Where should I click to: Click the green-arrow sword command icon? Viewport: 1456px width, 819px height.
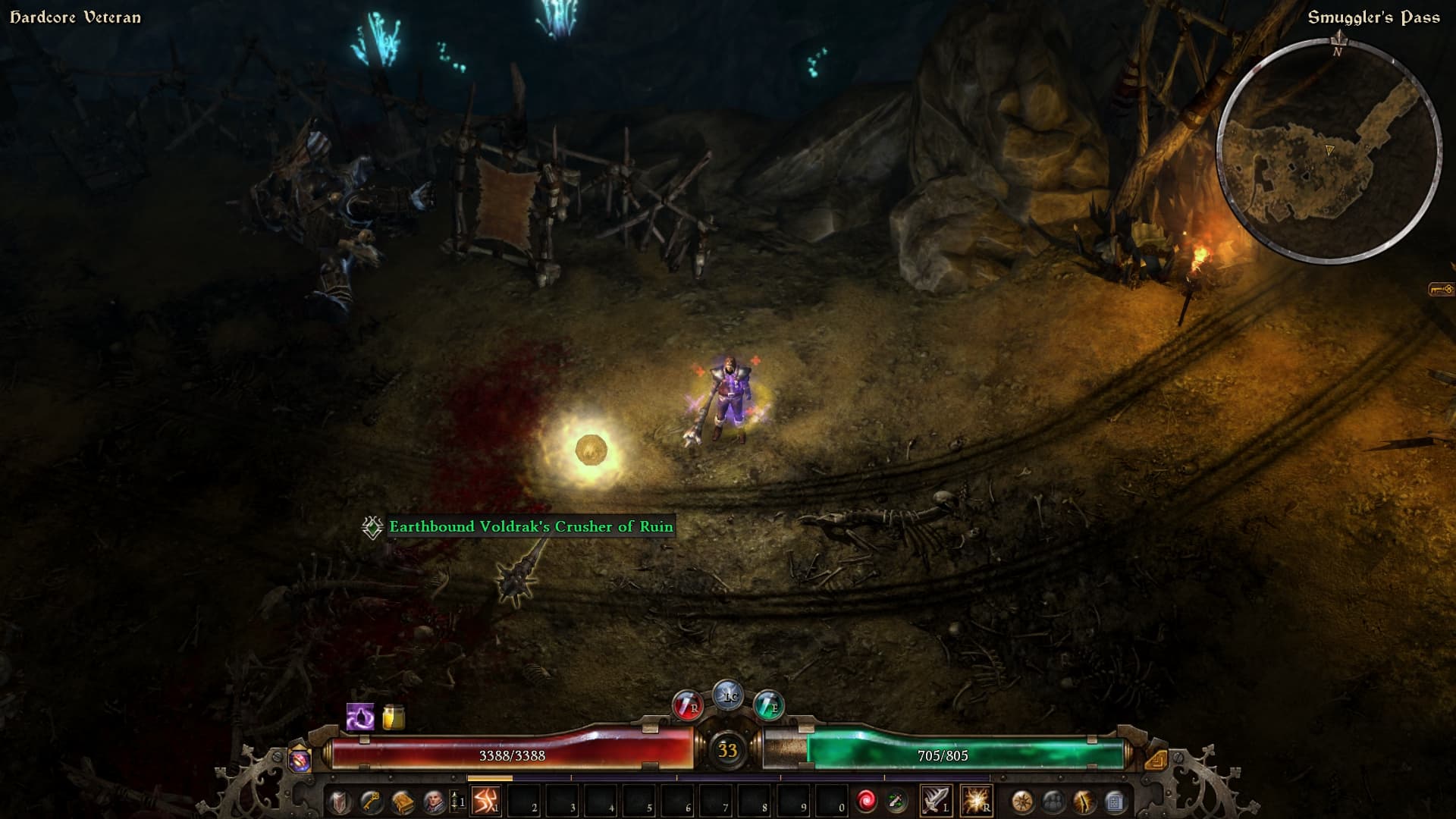[897, 801]
